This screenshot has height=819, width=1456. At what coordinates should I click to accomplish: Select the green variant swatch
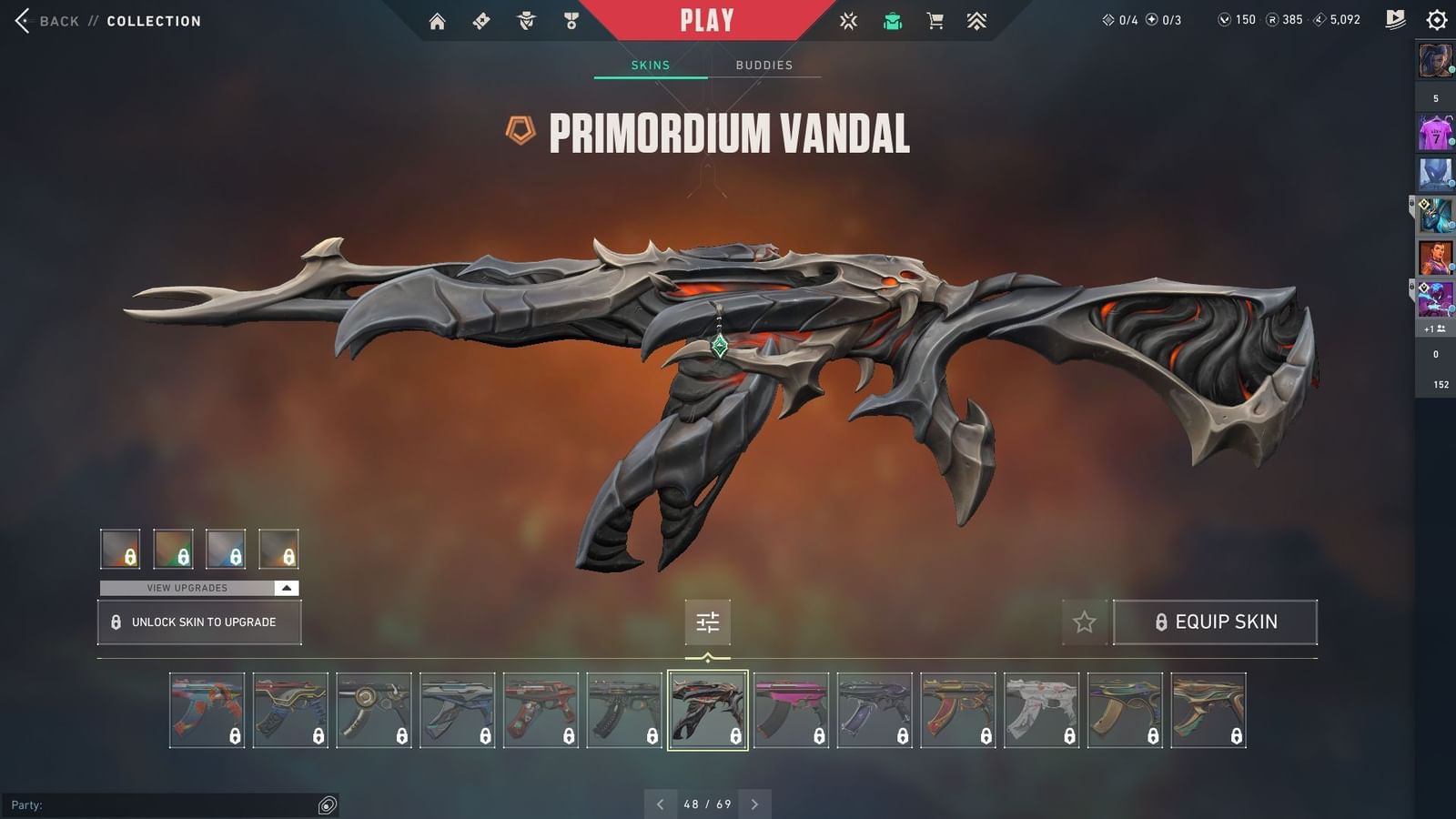tap(174, 549)
